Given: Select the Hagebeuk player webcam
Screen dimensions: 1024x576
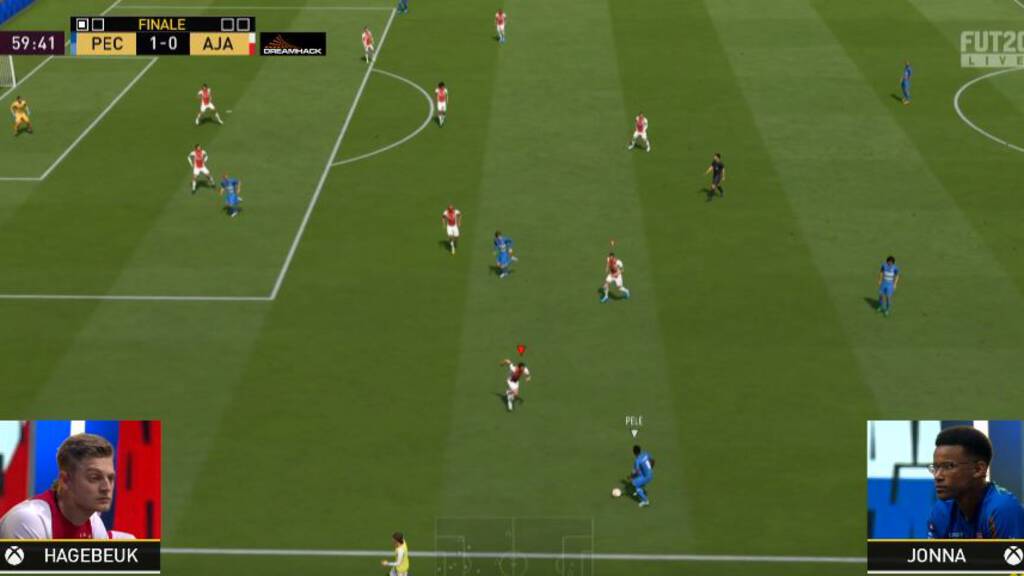Looking at the screenshot, I should click(80, 480).
